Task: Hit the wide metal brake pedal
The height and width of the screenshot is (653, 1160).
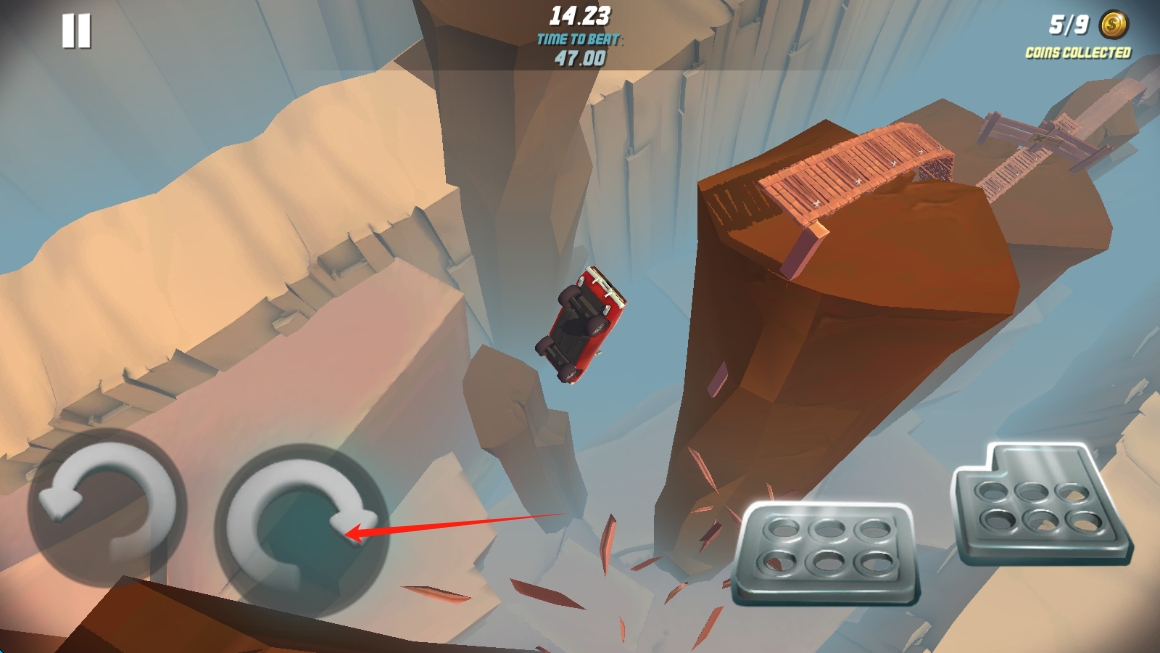Action: click(825, 551)
